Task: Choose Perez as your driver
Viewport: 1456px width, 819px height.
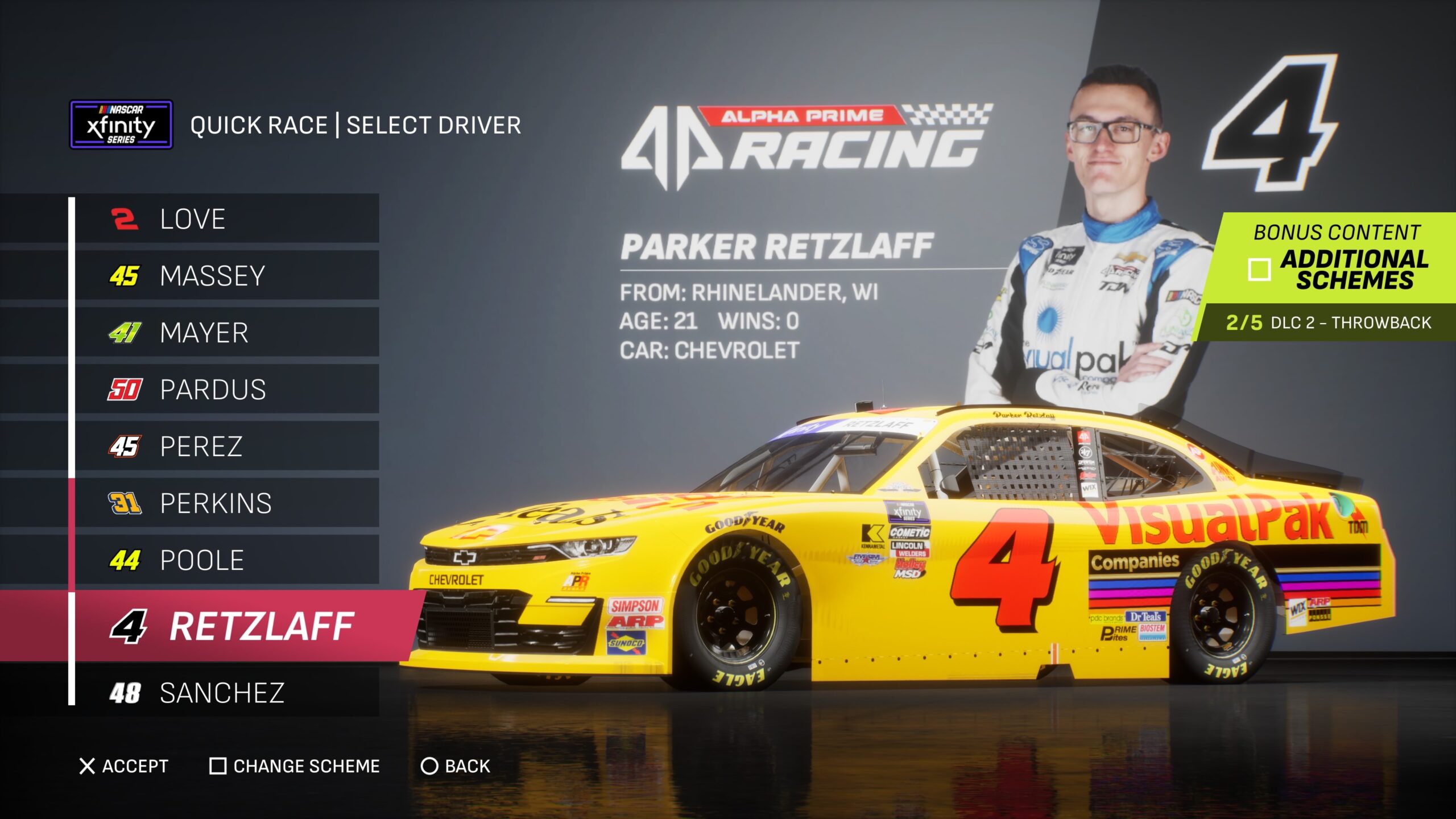Action: click(x=226, y=446)
